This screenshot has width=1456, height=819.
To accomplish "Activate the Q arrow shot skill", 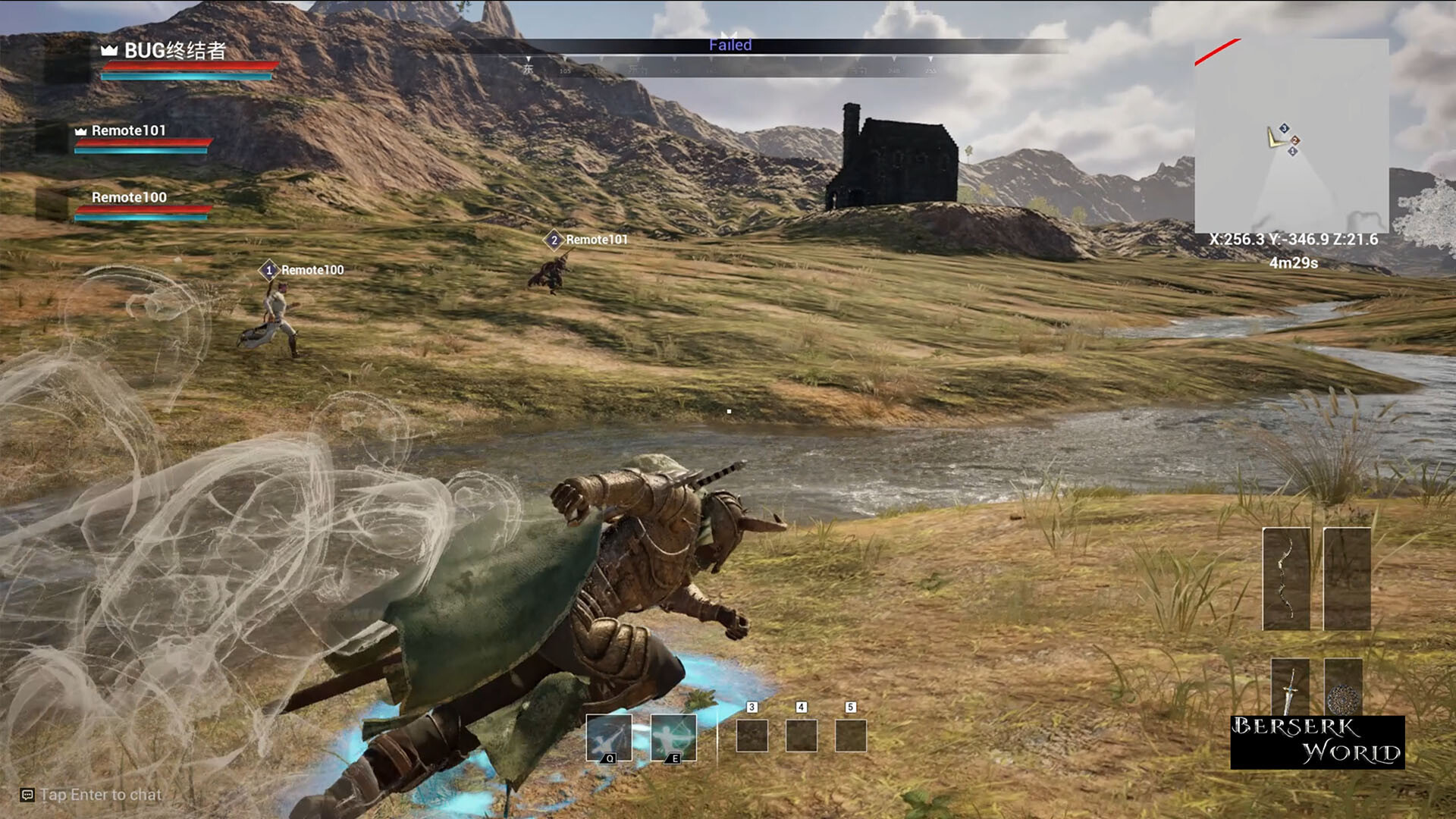I will tap(608, 737).
